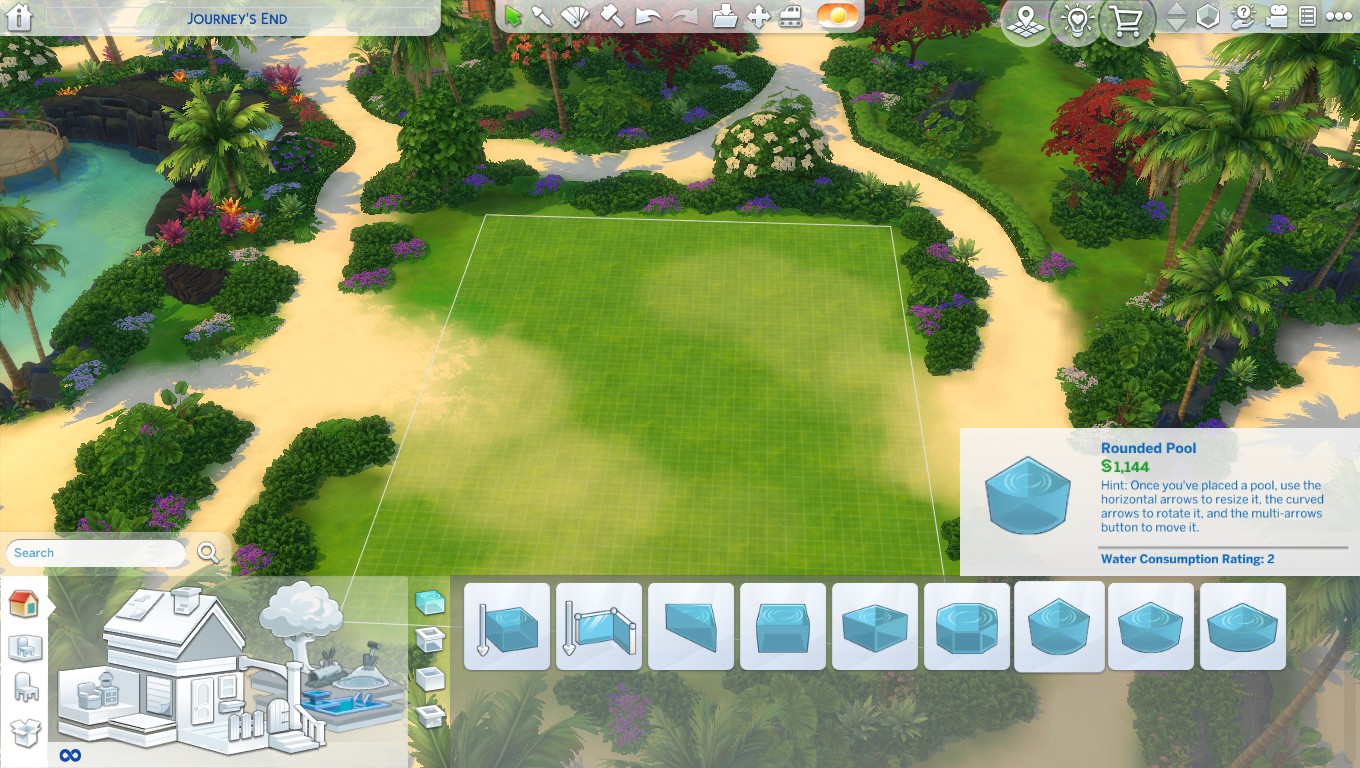This screenshot has width=1360, height=768.
Task: Open the save-to-library folder icon
Action: (x=726, y=16)
